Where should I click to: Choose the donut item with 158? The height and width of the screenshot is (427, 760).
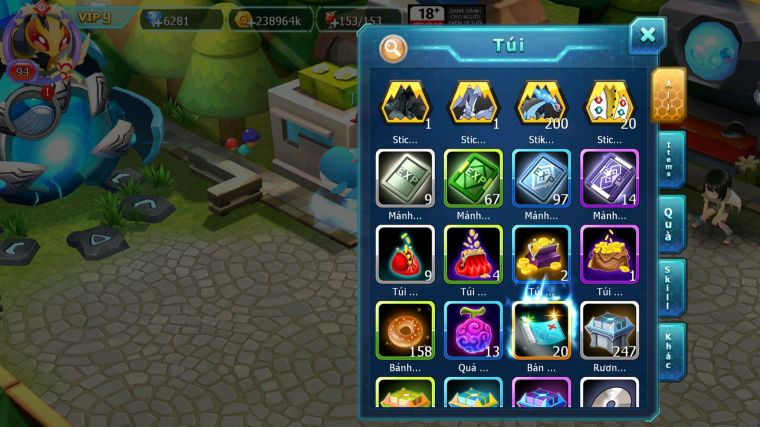pos(405,329)
